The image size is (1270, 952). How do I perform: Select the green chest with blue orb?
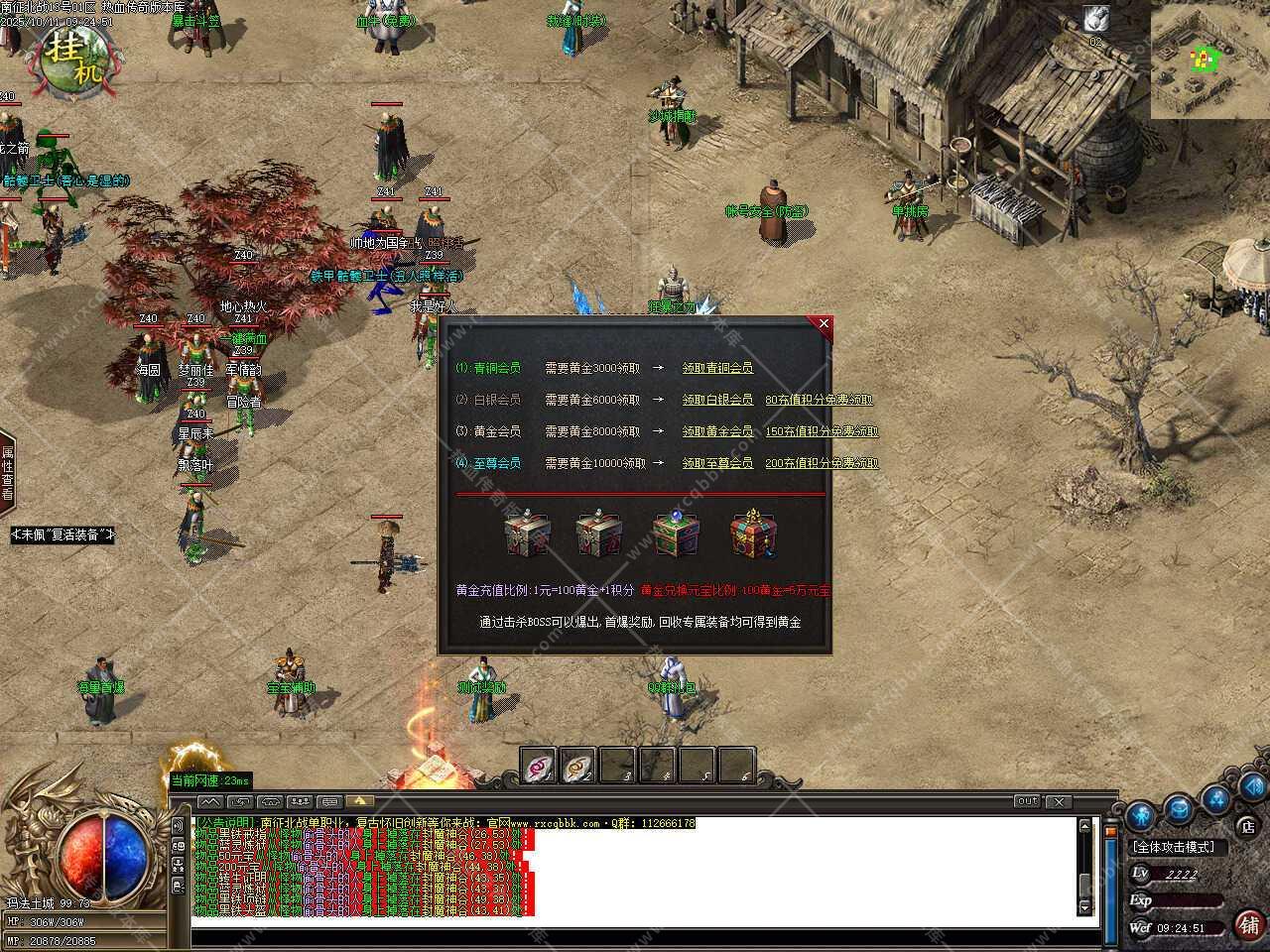tap(675, 535)
